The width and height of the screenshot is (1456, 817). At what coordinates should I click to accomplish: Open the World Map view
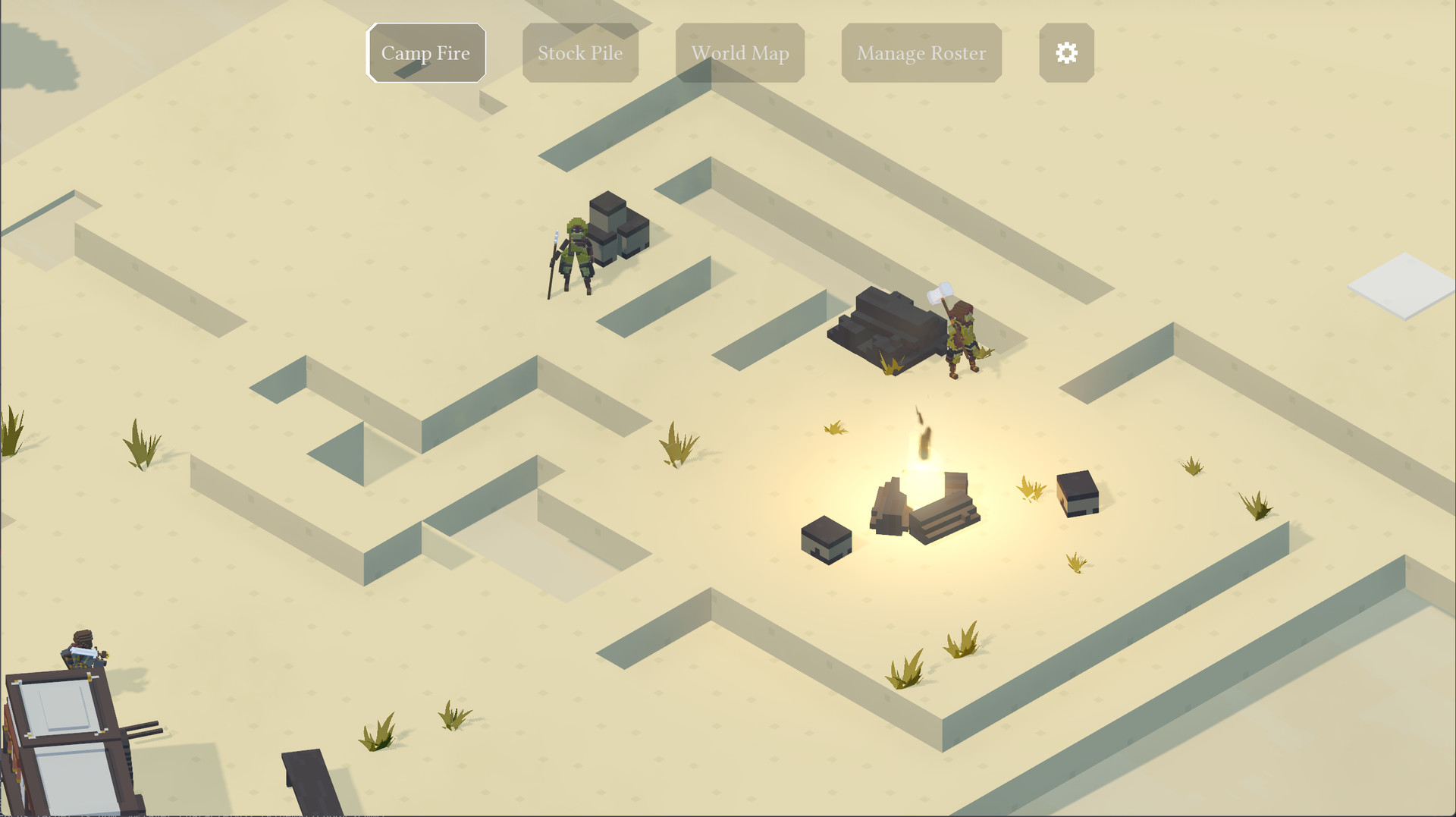[x=739, y=52]
